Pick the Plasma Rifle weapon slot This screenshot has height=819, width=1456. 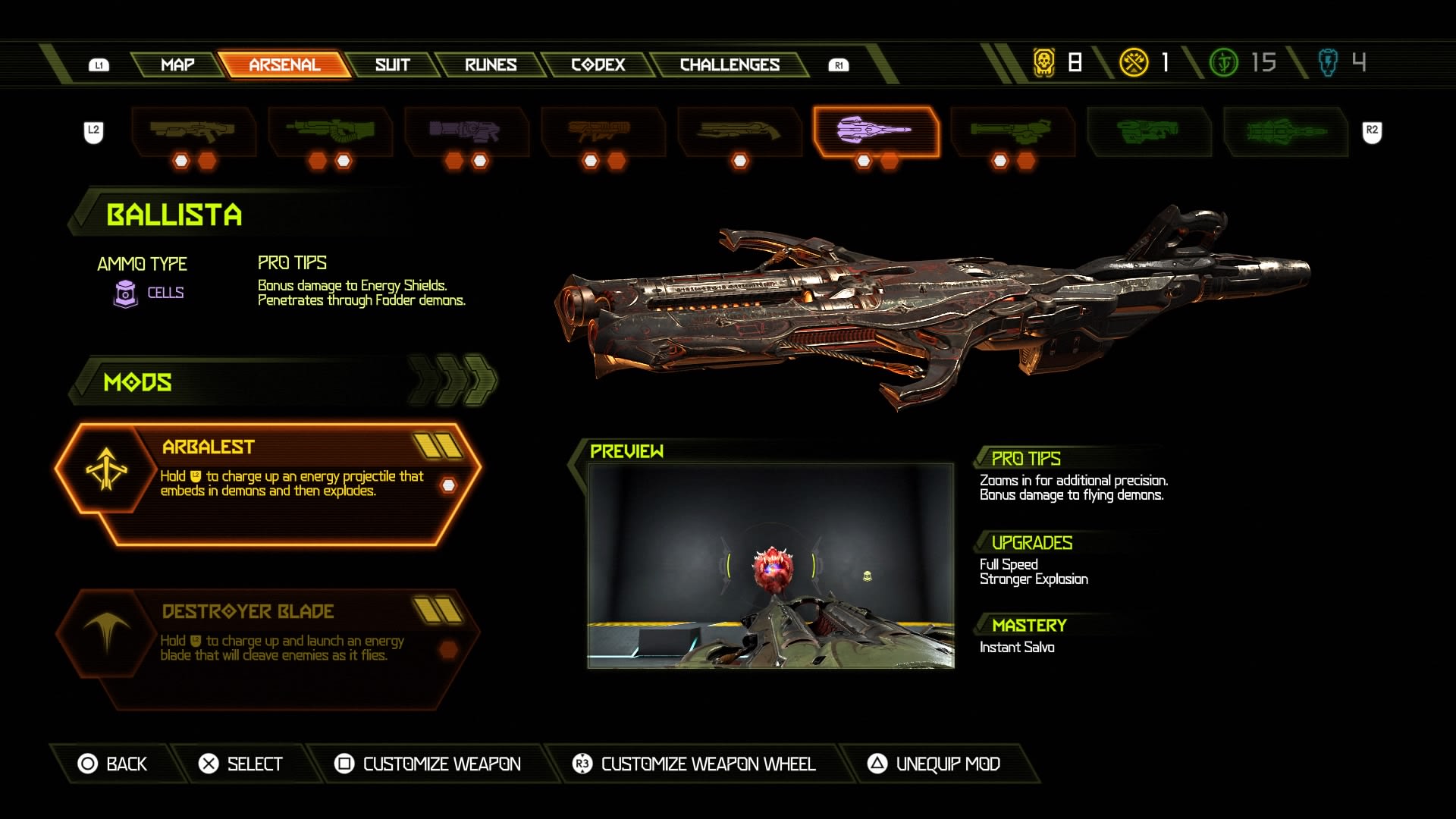coord(466,131)
